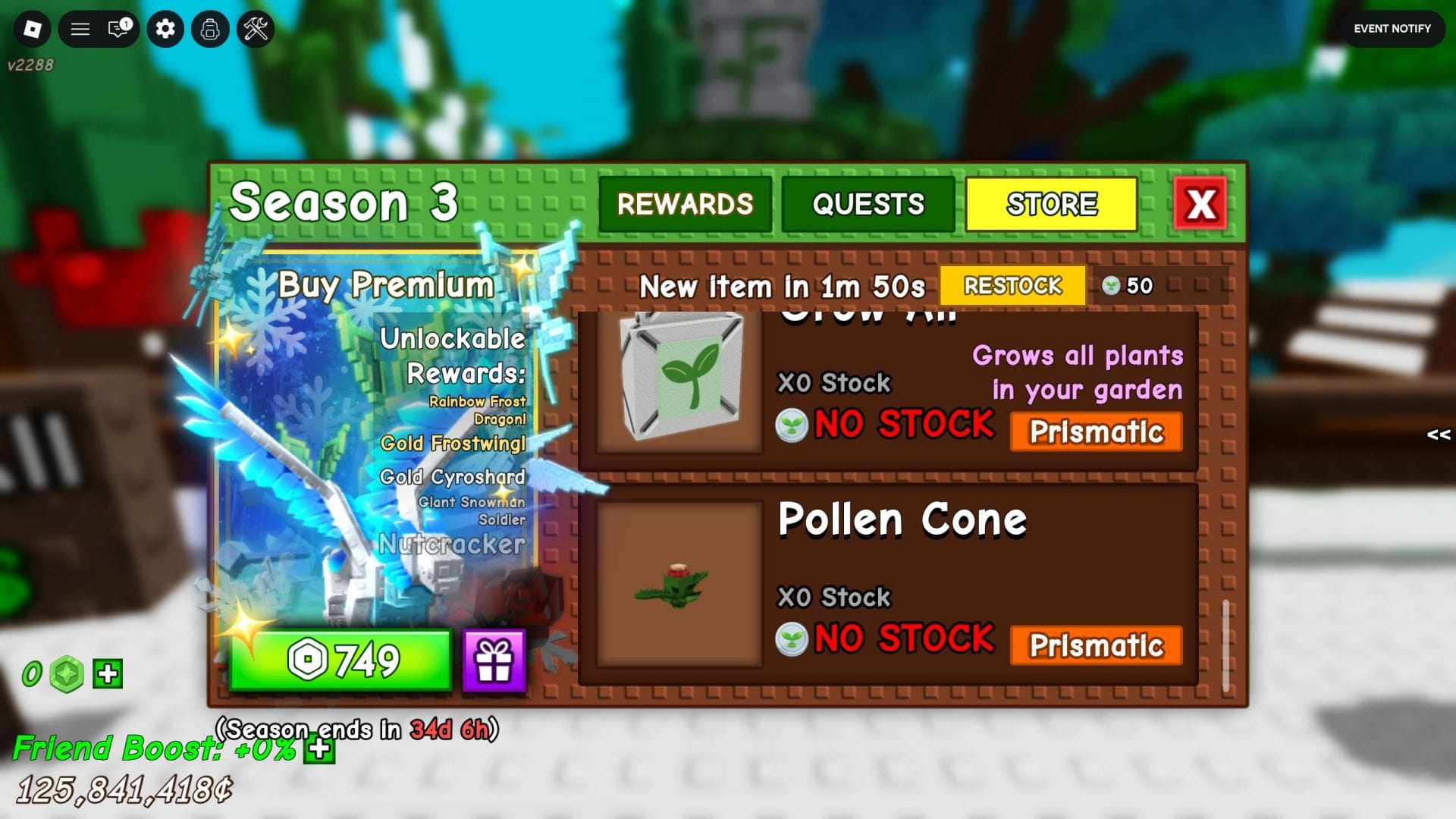The image size is (1456, 819).
Task: Open the backpack inventory icon
Action: click(x=210, y=29)
